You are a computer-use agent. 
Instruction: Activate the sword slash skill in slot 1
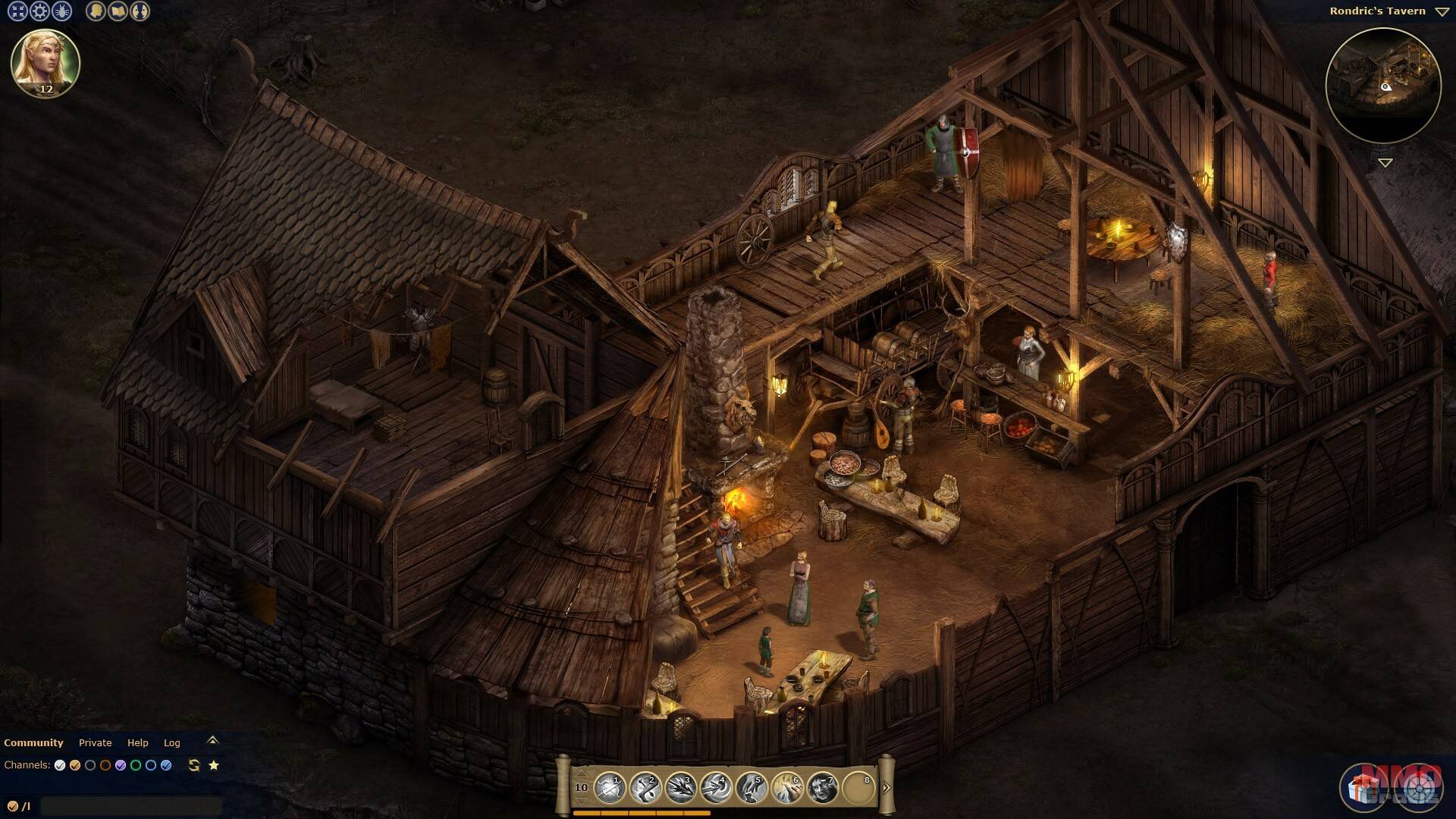click(609, 788)
